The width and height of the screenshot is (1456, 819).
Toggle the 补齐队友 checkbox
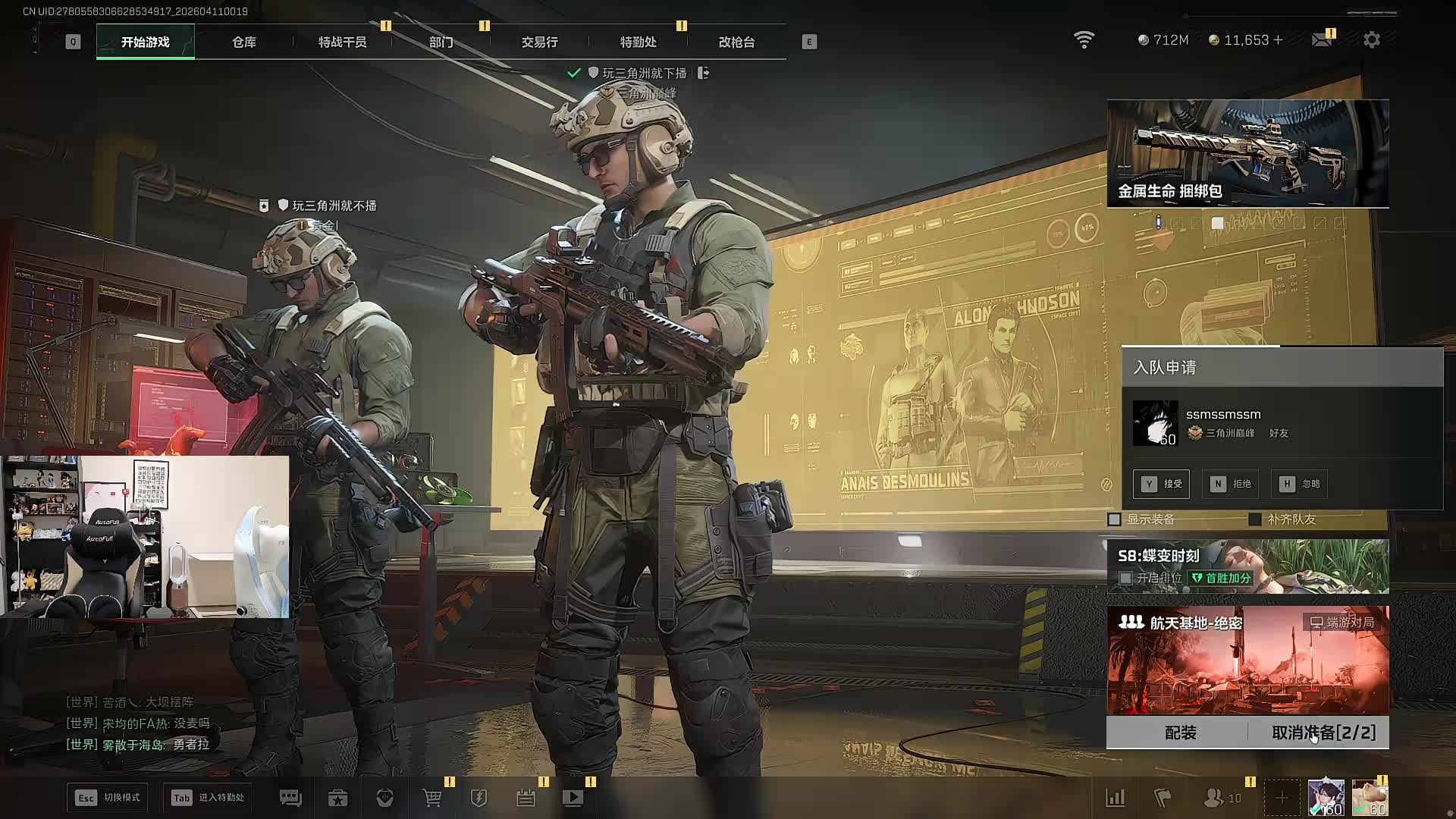click(x=1255, y=519)
